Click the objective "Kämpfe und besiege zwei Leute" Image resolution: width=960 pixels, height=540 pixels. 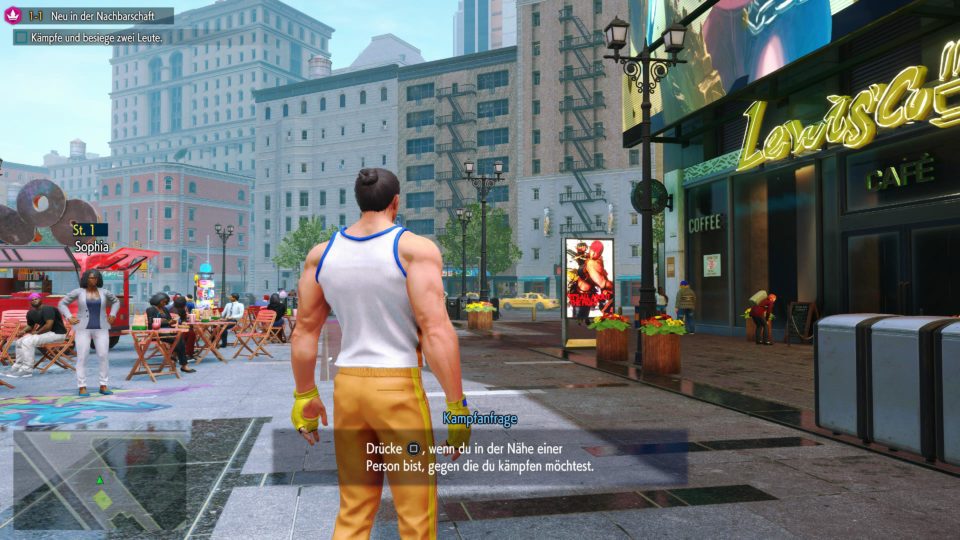pyautogui.click(x=95, y=37)
